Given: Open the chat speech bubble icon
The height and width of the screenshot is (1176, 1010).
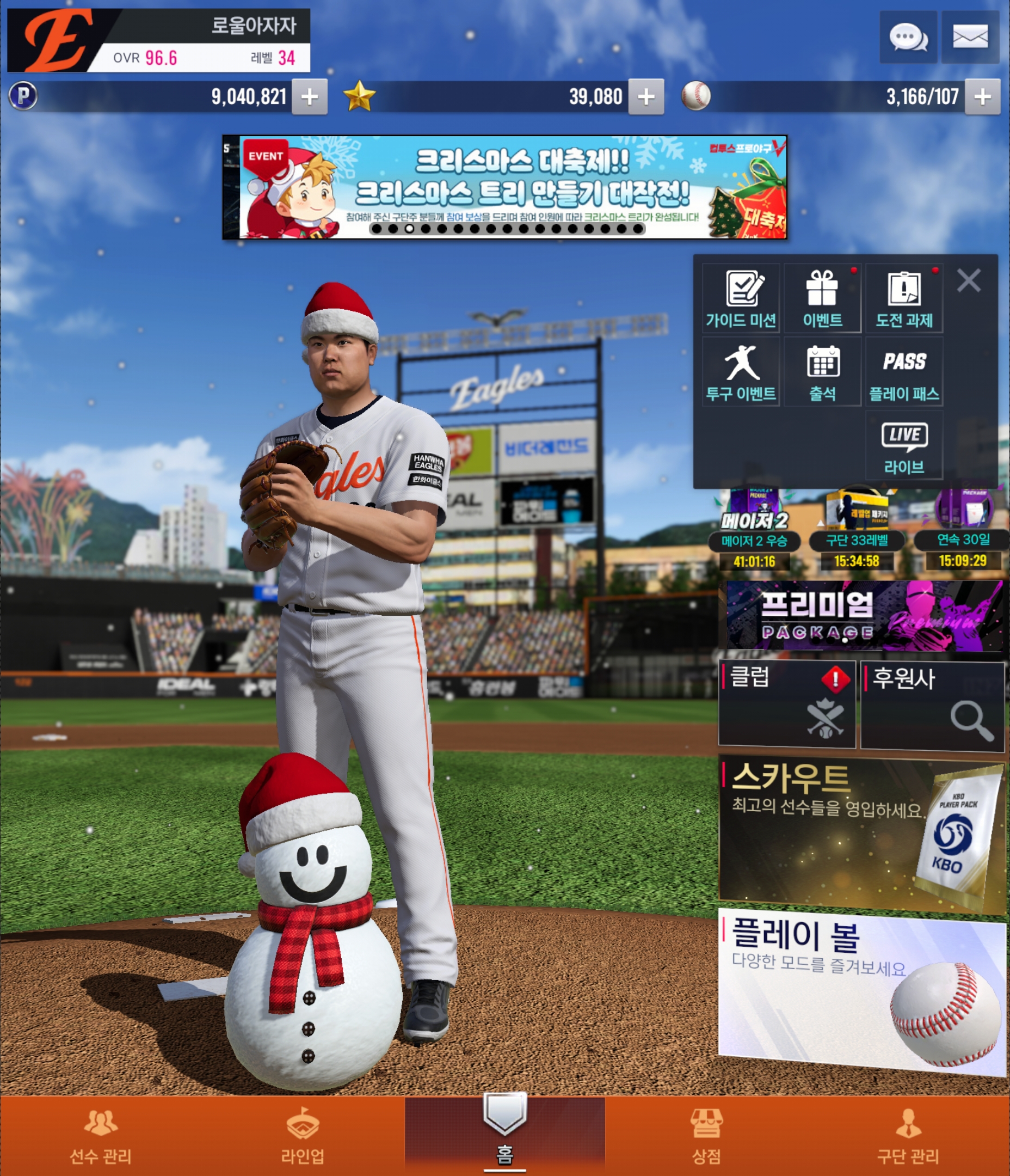Looking at the screenshot, I should [x=908, y=38].
